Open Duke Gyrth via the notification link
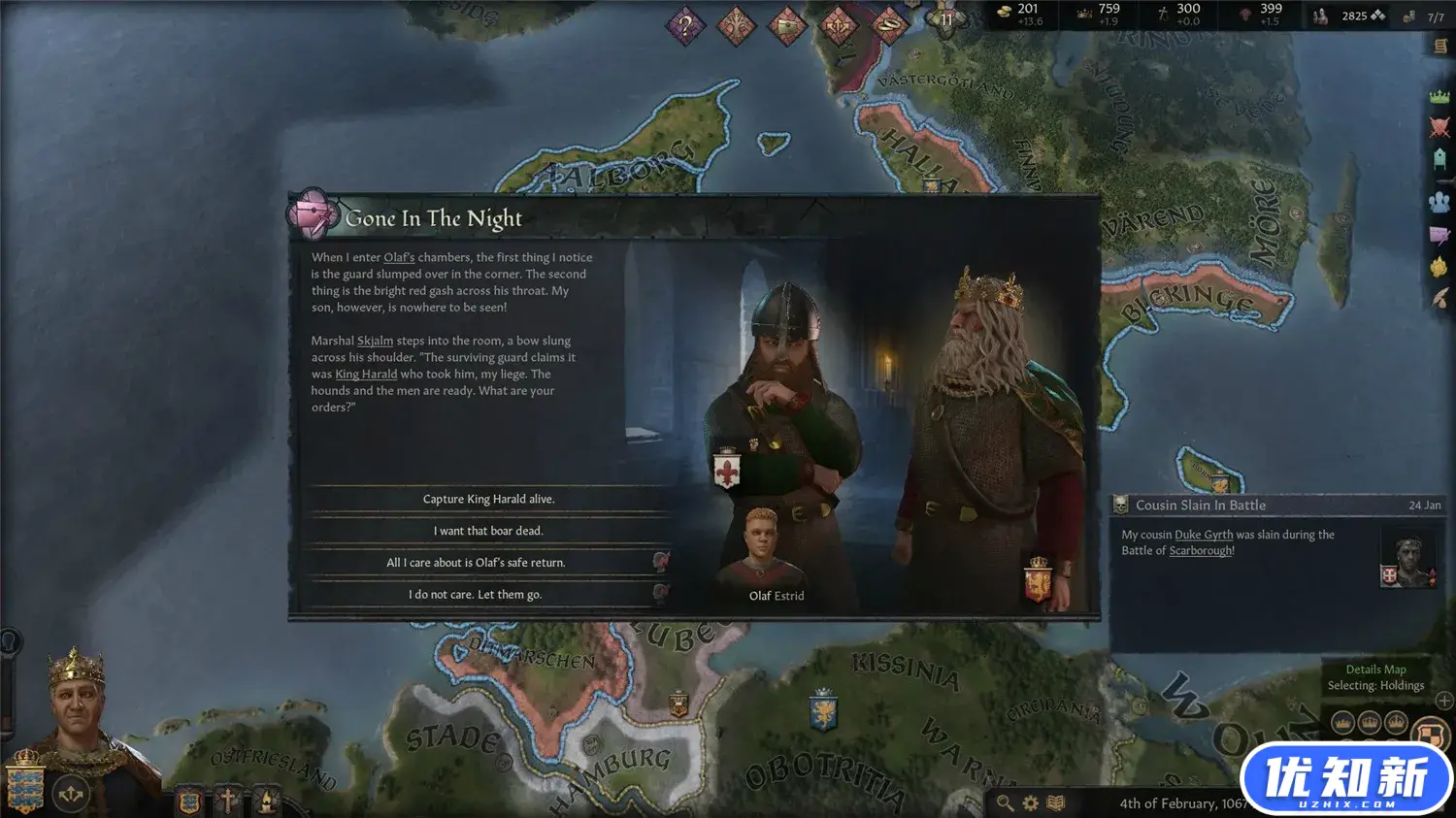The image size is (1456, 818). pyautogui.click(x=1206, y=534)
